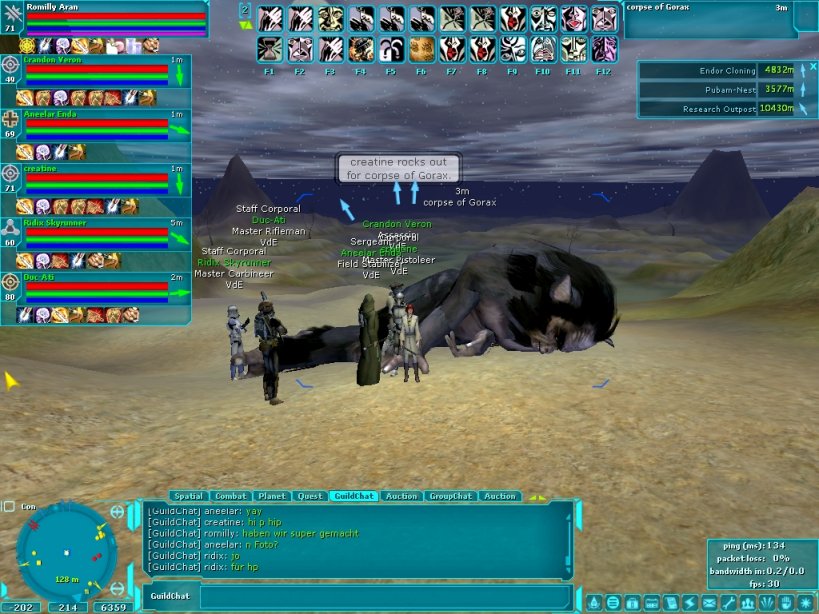Switch to the GroupChat tab

pos(451,496)
